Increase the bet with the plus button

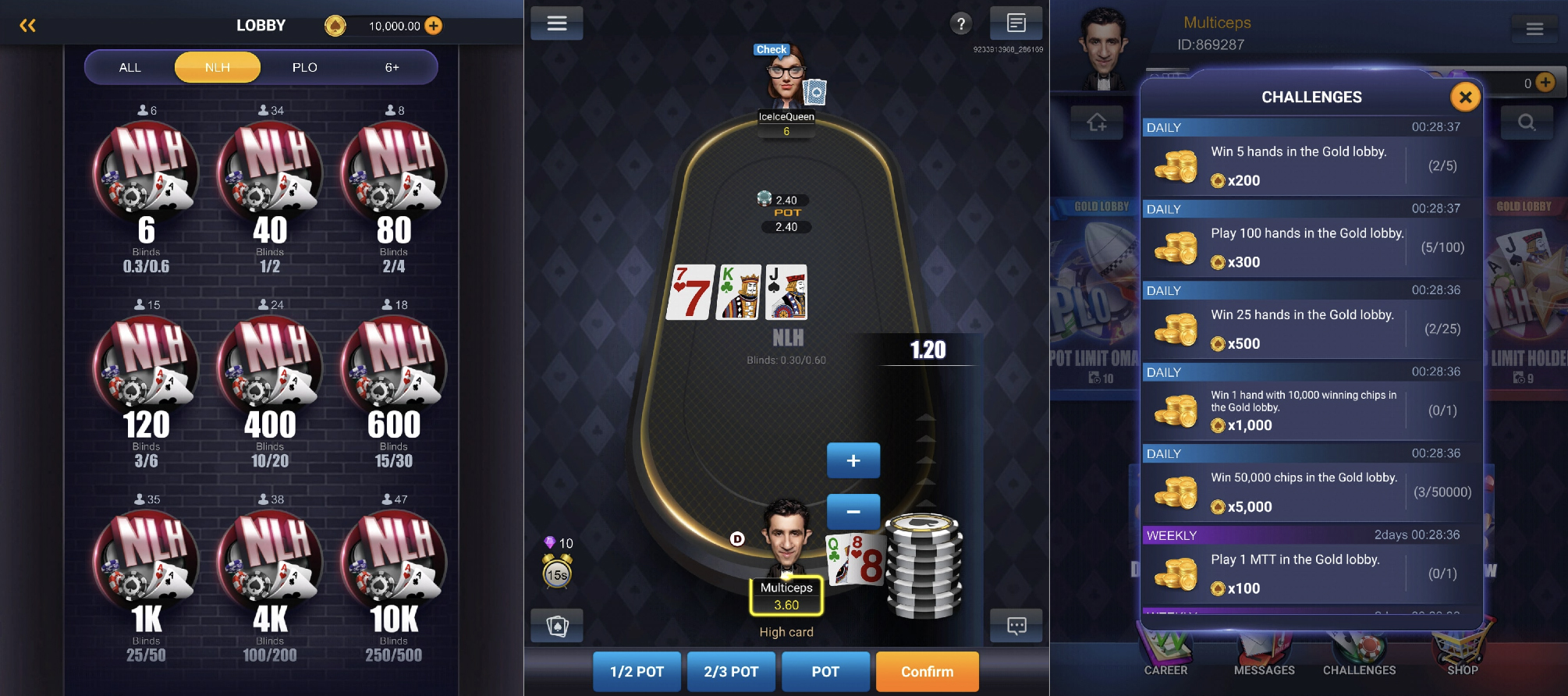[x=853, y=460]
